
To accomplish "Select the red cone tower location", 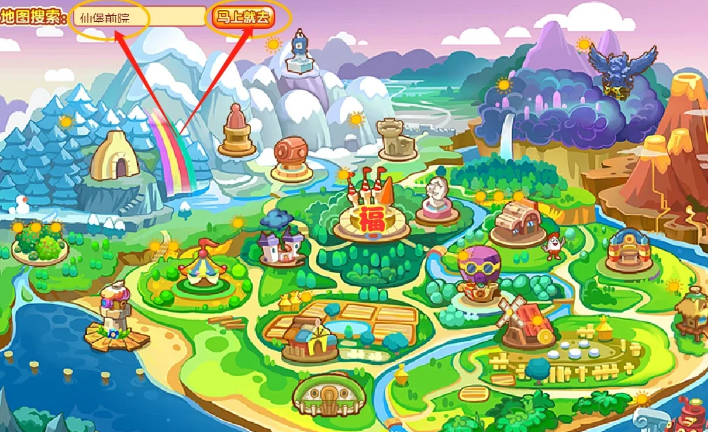I will click(x=236, y=129).
